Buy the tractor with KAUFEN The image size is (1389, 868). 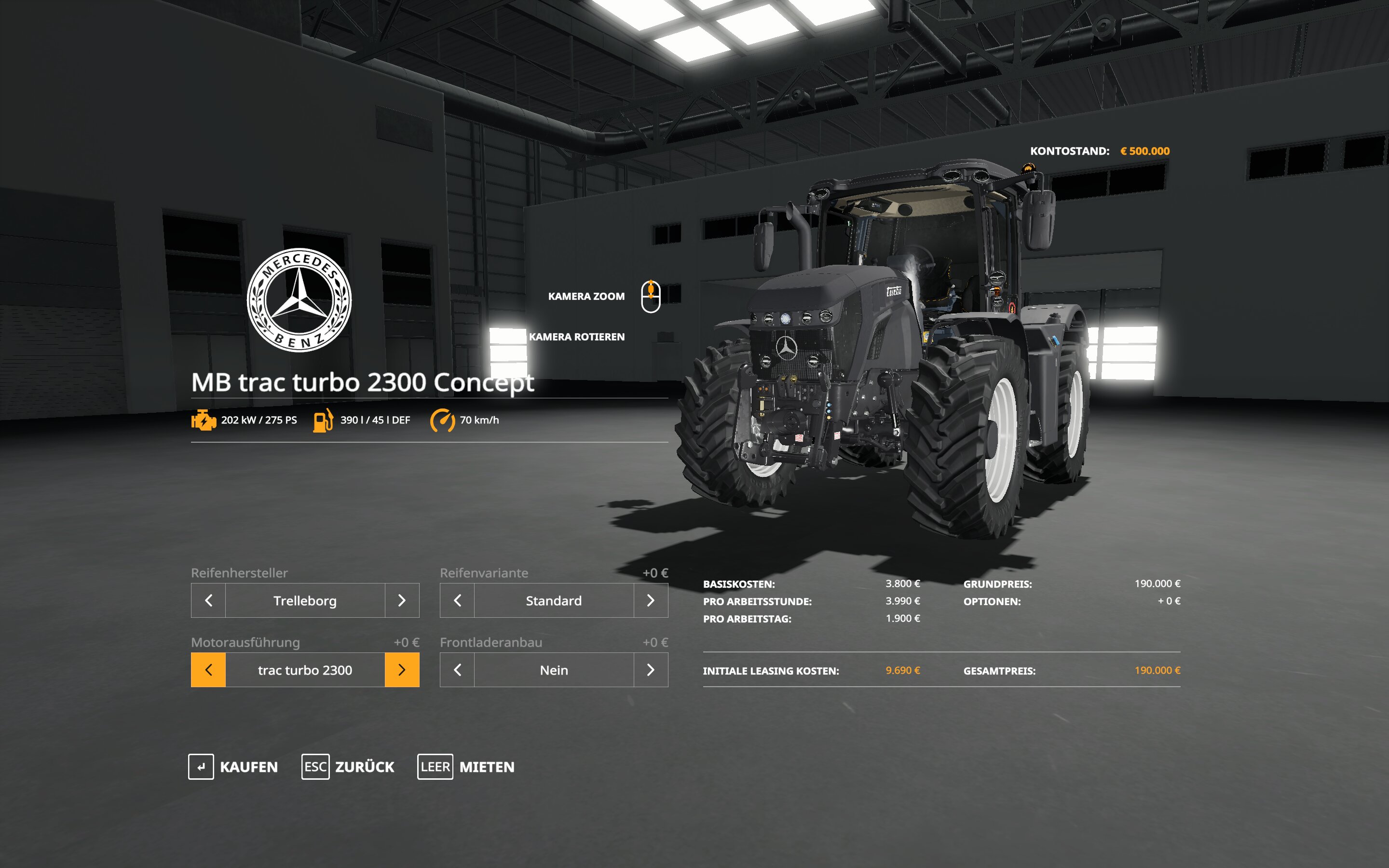233,767
